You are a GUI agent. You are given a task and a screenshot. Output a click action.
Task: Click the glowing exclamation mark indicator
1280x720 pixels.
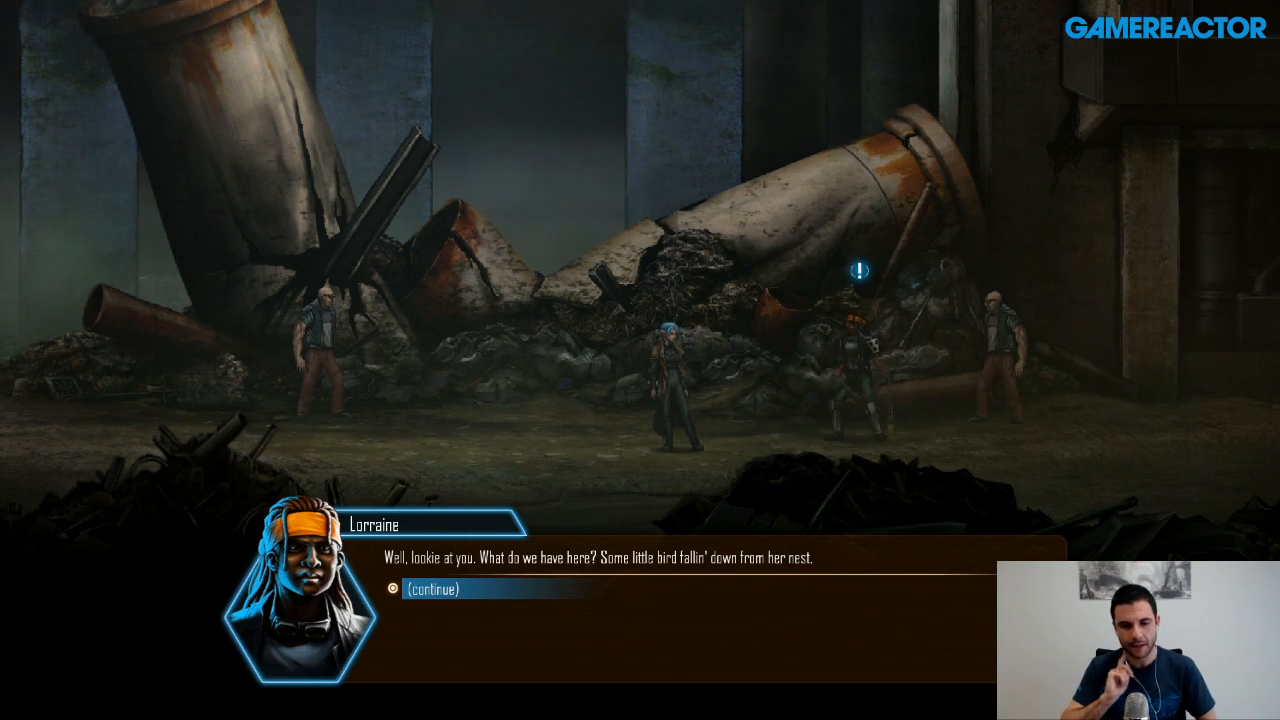(858, 271)
